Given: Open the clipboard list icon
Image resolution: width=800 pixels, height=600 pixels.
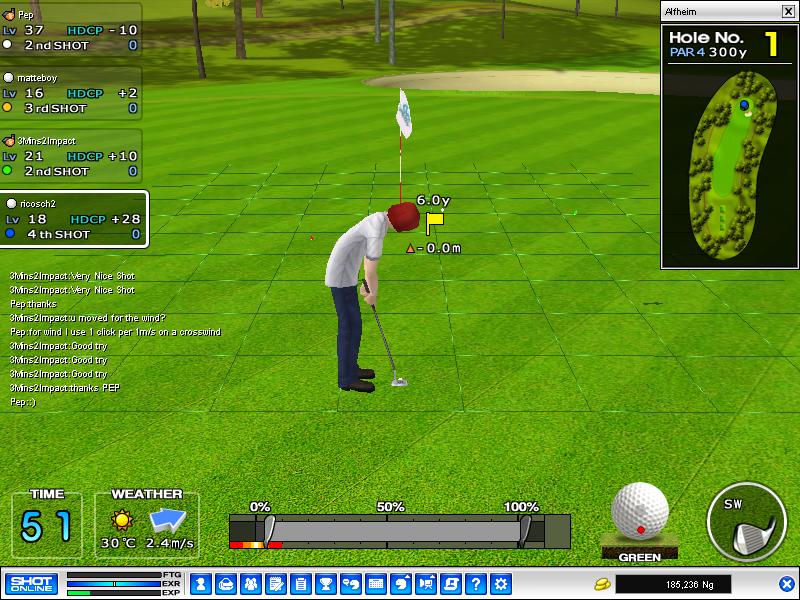Looking at the screenshot, I should 300,584.
